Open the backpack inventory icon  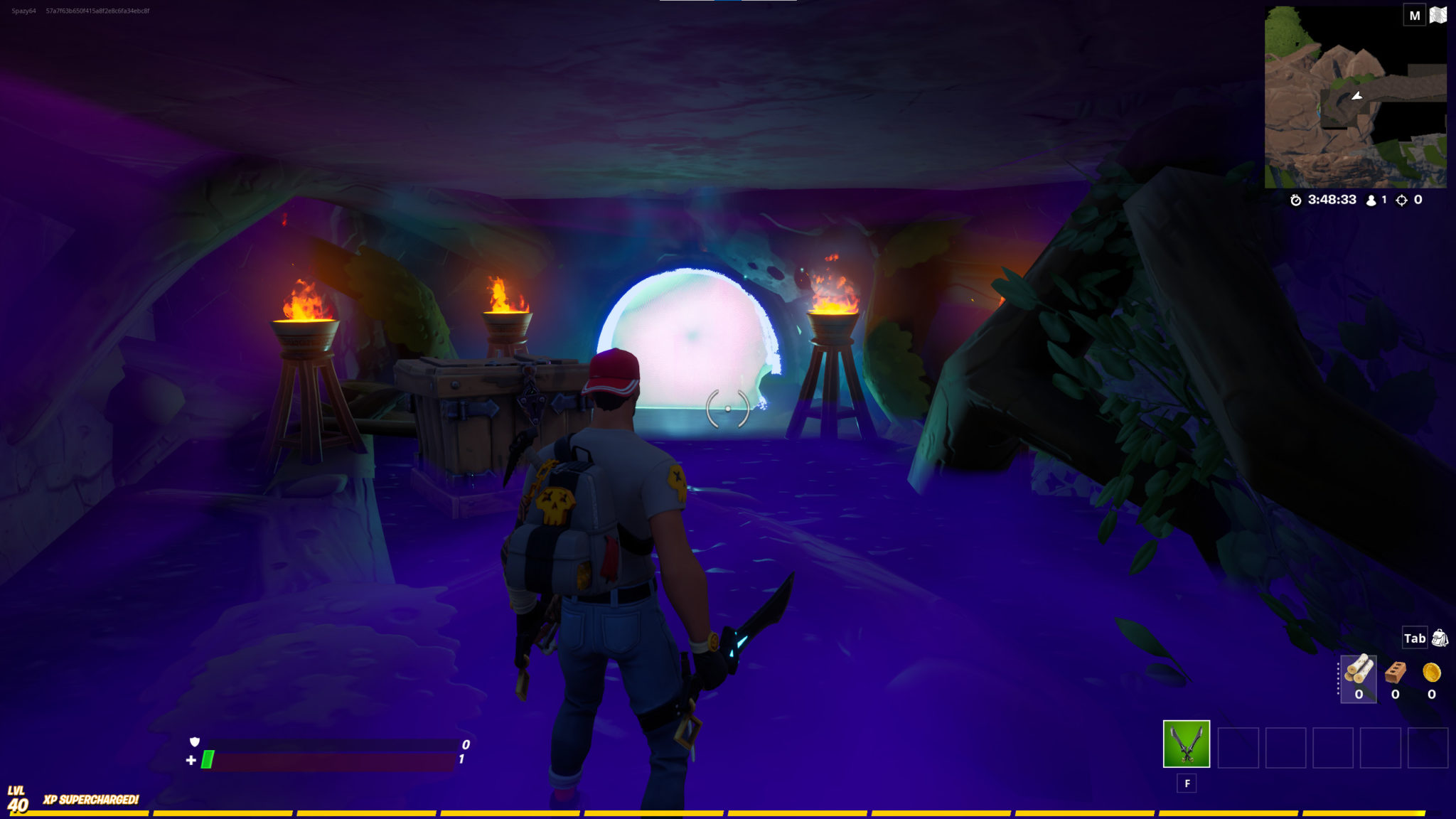1440,638
